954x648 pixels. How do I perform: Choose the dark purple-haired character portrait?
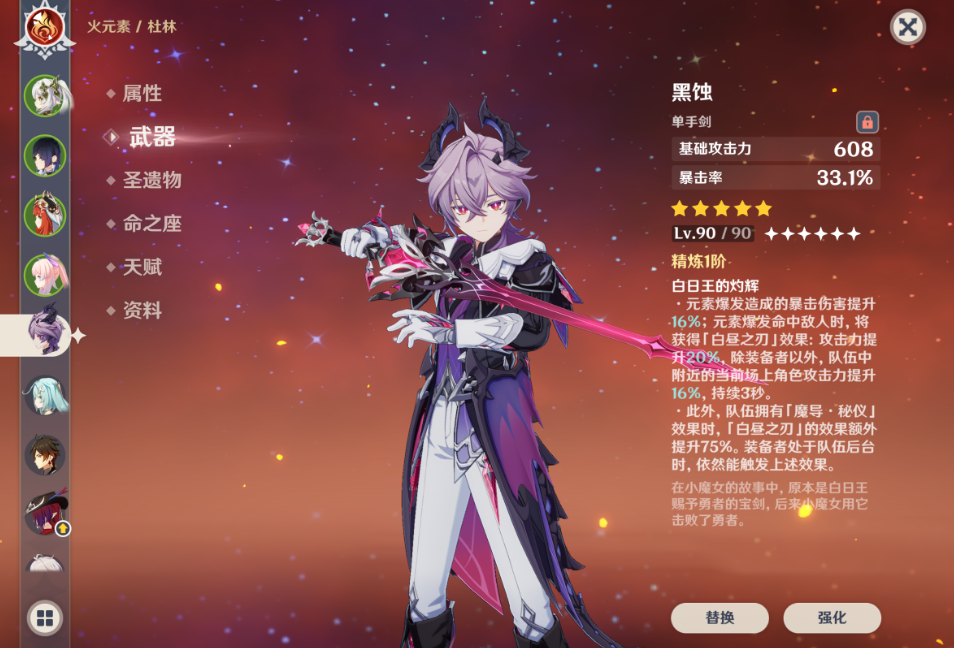(45, 155)
